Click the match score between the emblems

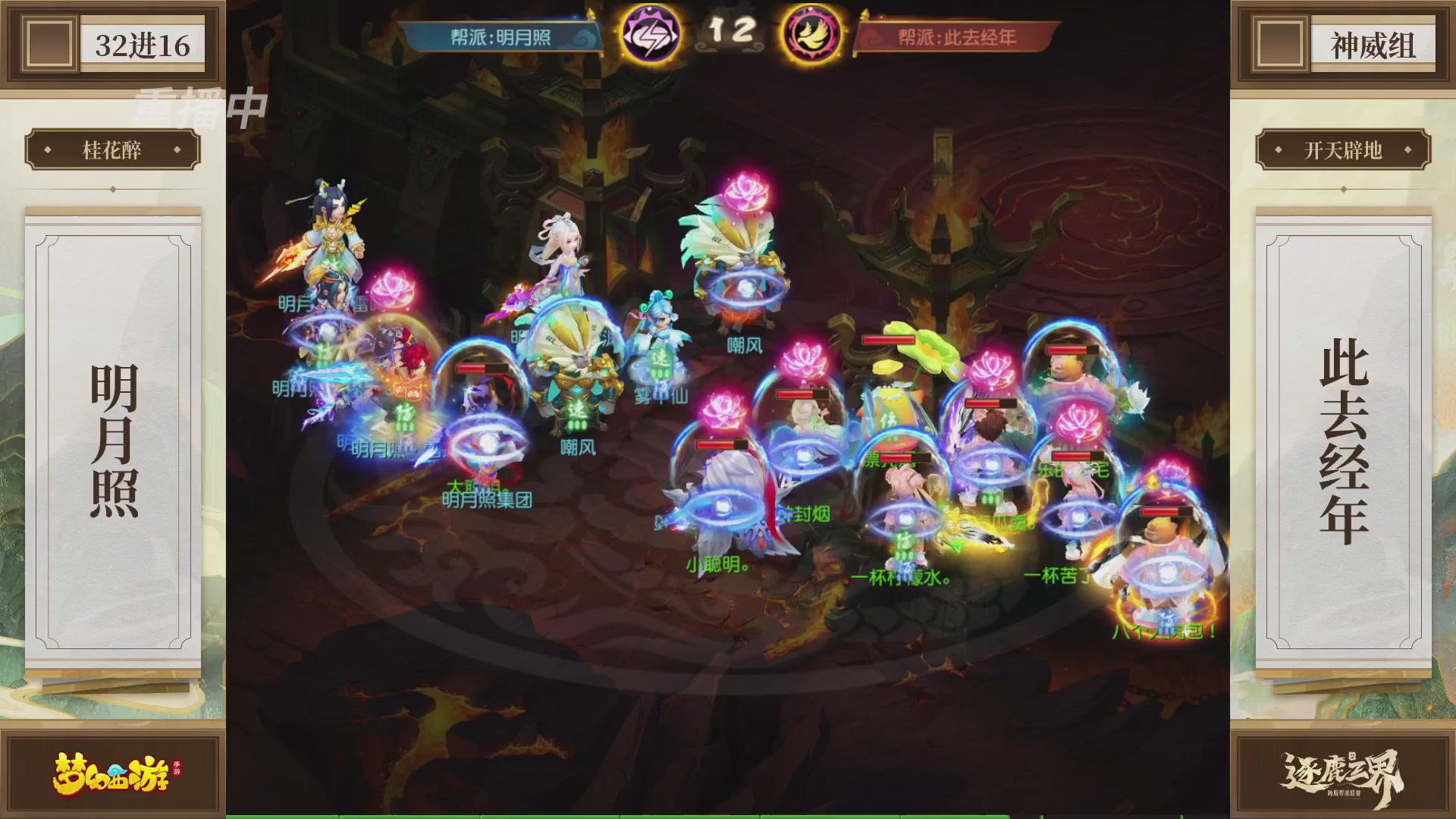732,32
